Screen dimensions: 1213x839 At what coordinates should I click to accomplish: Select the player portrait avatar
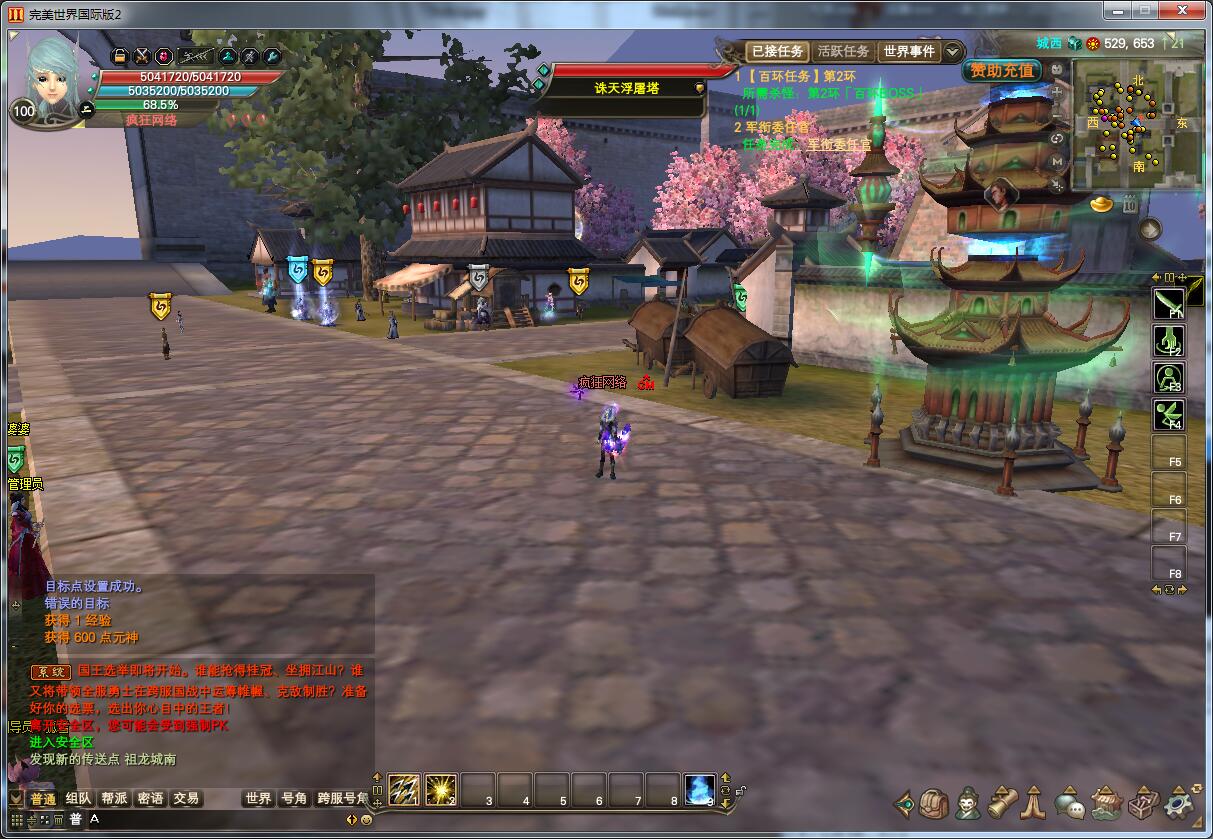coord(50,72)
